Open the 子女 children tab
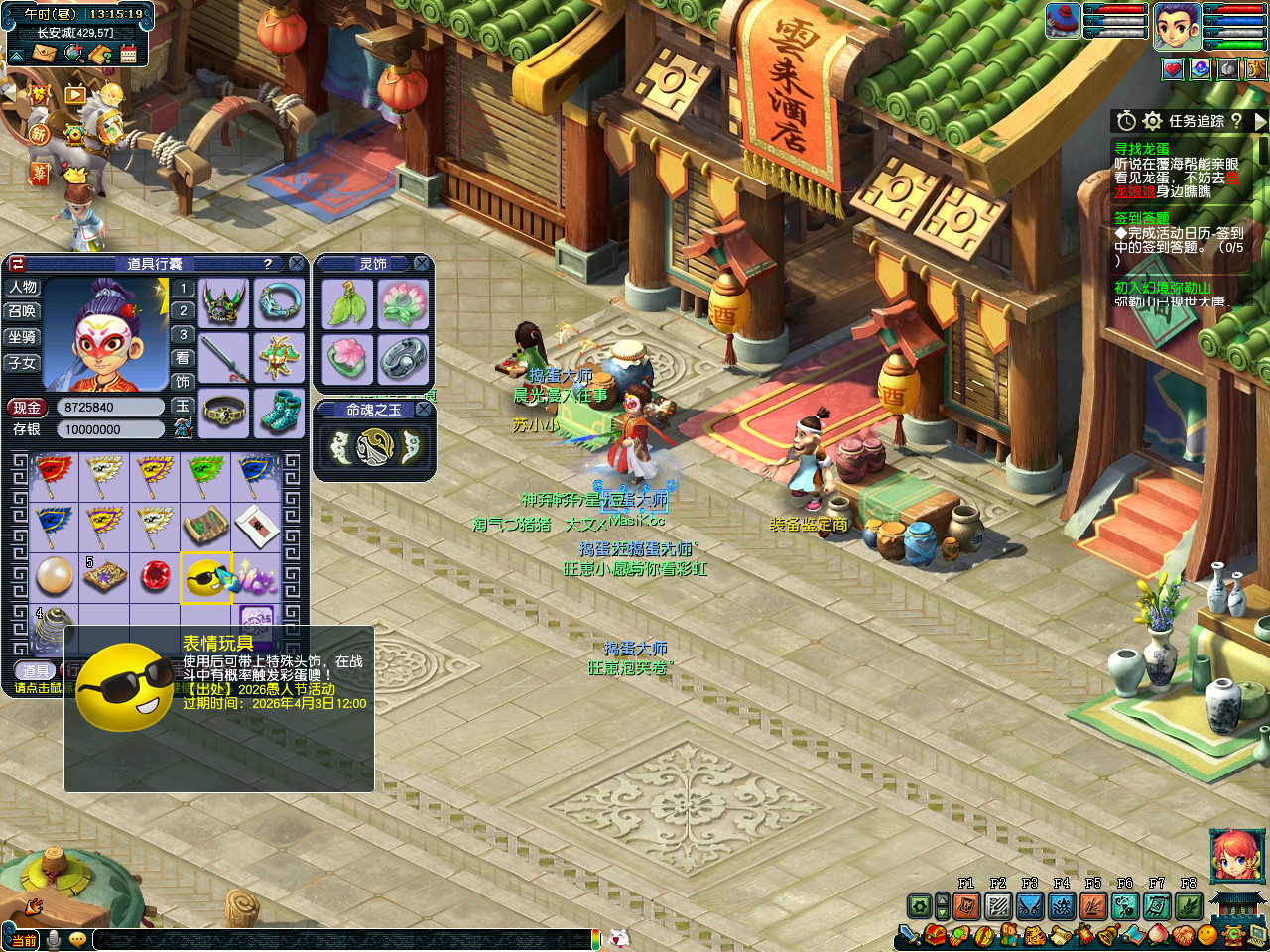The height and width of the screenshot is (952, 1270). (x=23, y=364)
